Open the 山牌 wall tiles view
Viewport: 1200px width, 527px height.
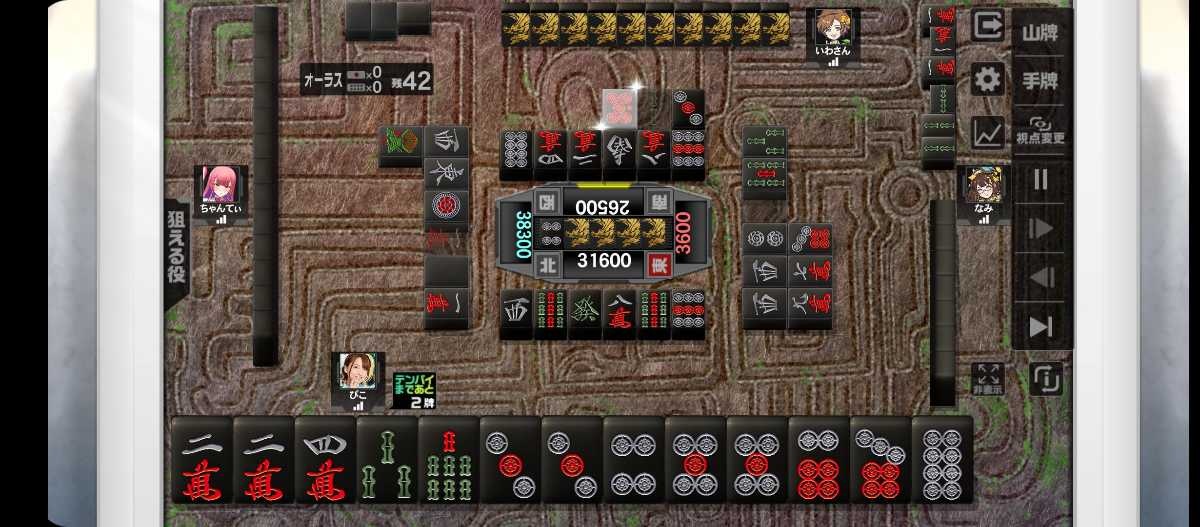click(x=1041, y=32)
